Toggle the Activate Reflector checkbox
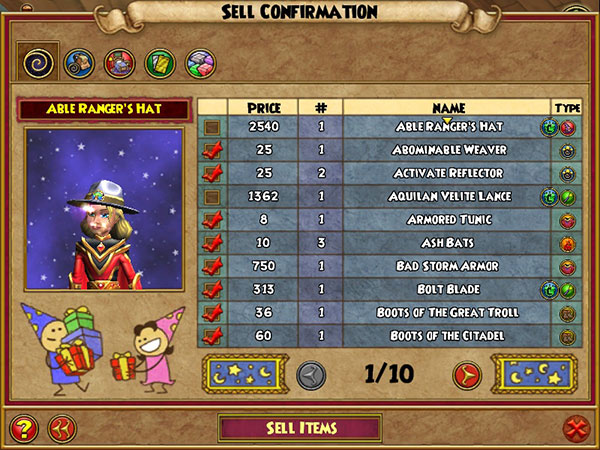 pos(213,173)
